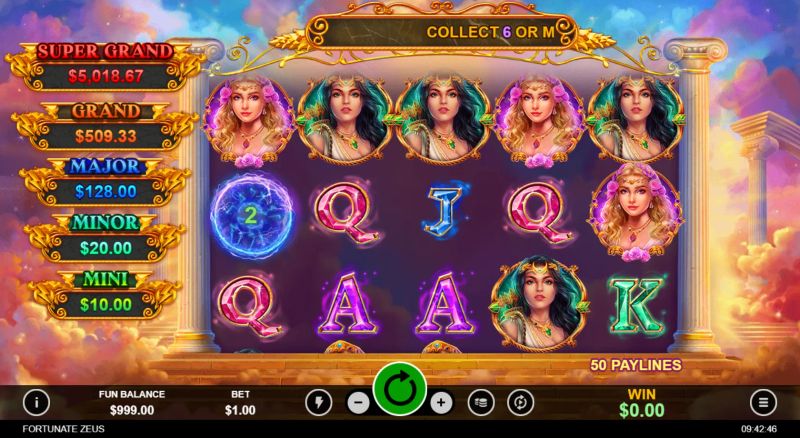Open the autoplay settings
The width and height of the screenshot is (800, 438).
pyautogui.click(x=520, y=402)
